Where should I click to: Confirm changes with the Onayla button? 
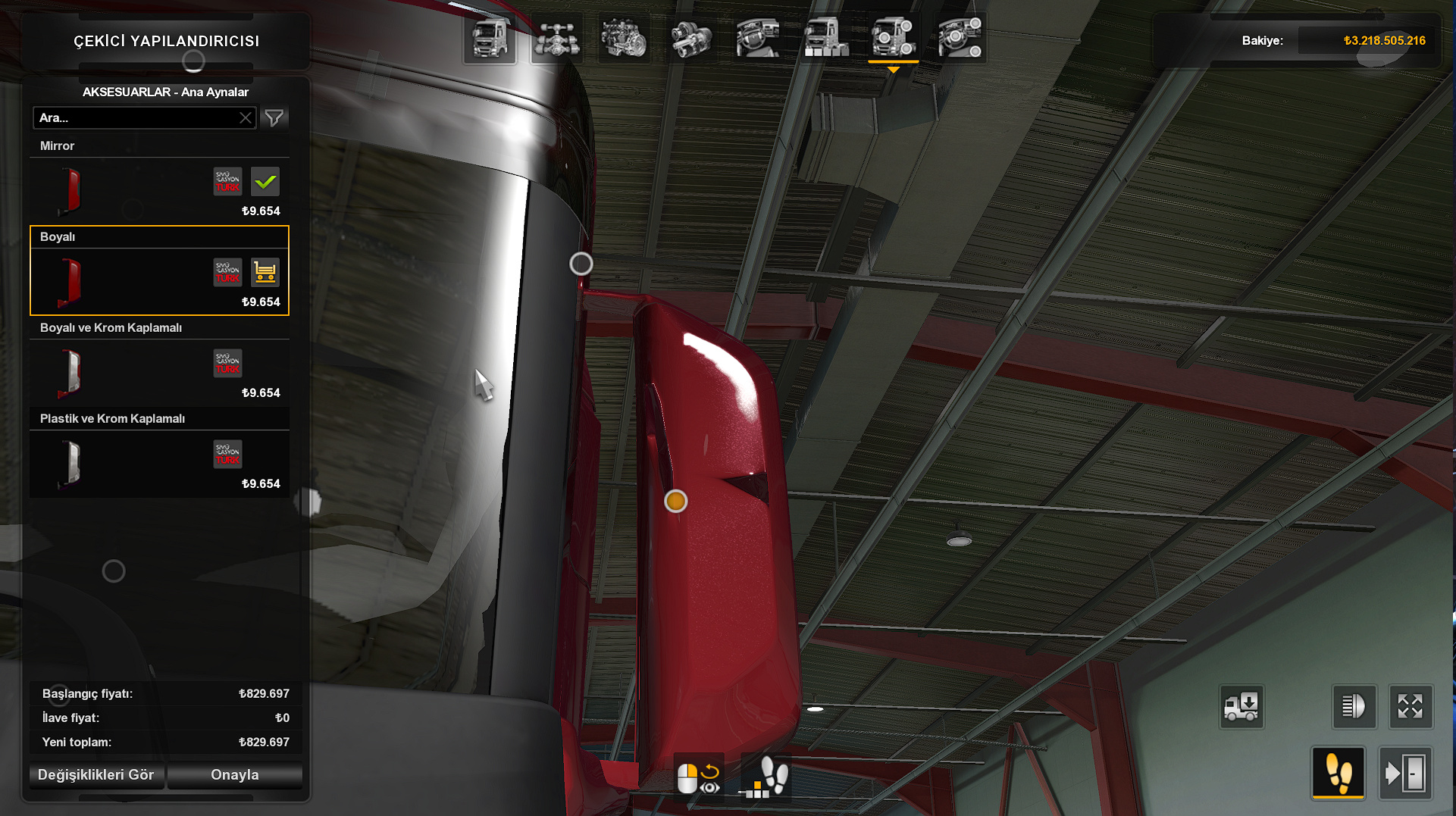(x=235, y=775)
